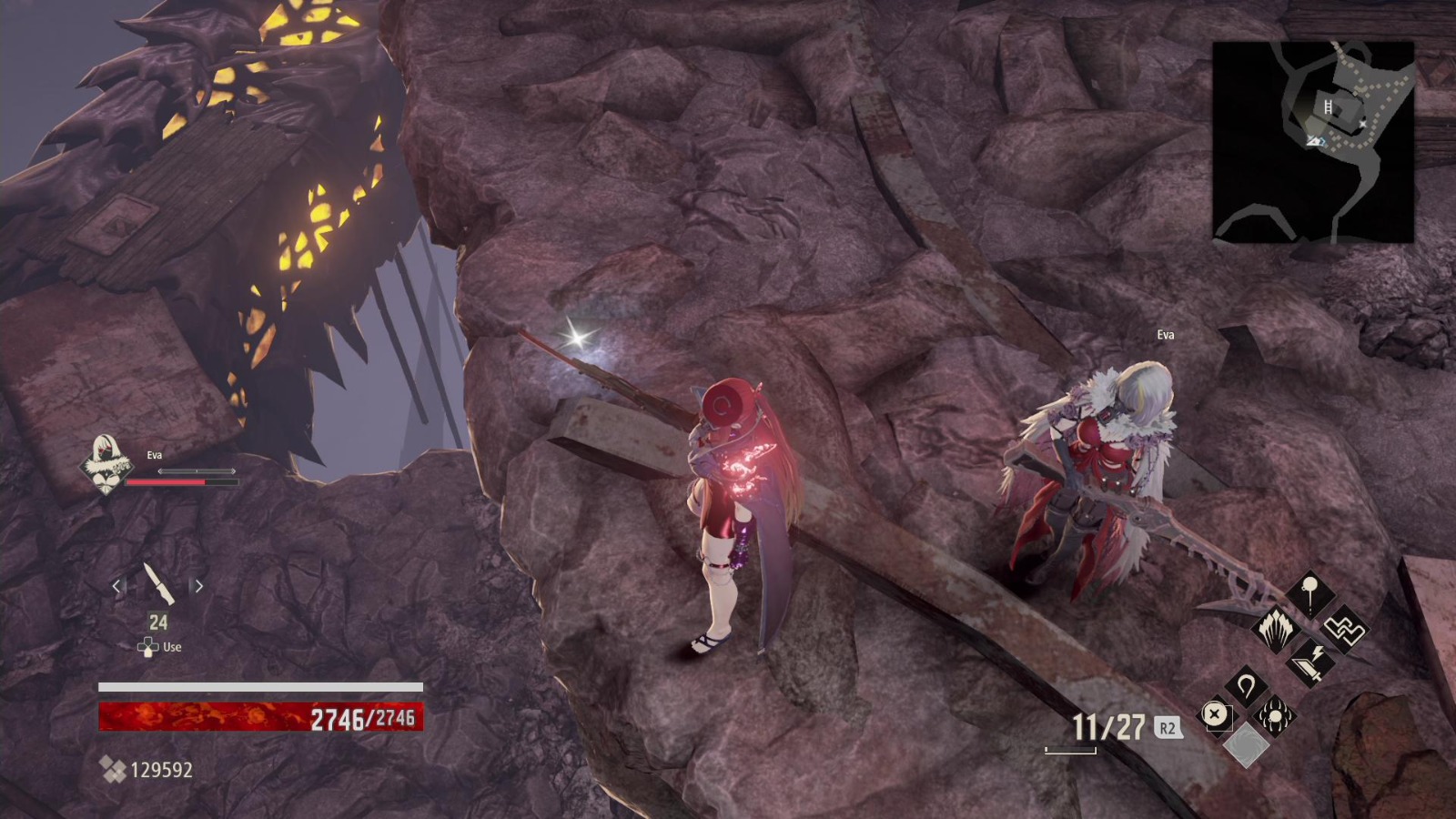Activate the spider eye gift skill
Viewport: 1456px width, 819px height.
tap(1275, 714)
